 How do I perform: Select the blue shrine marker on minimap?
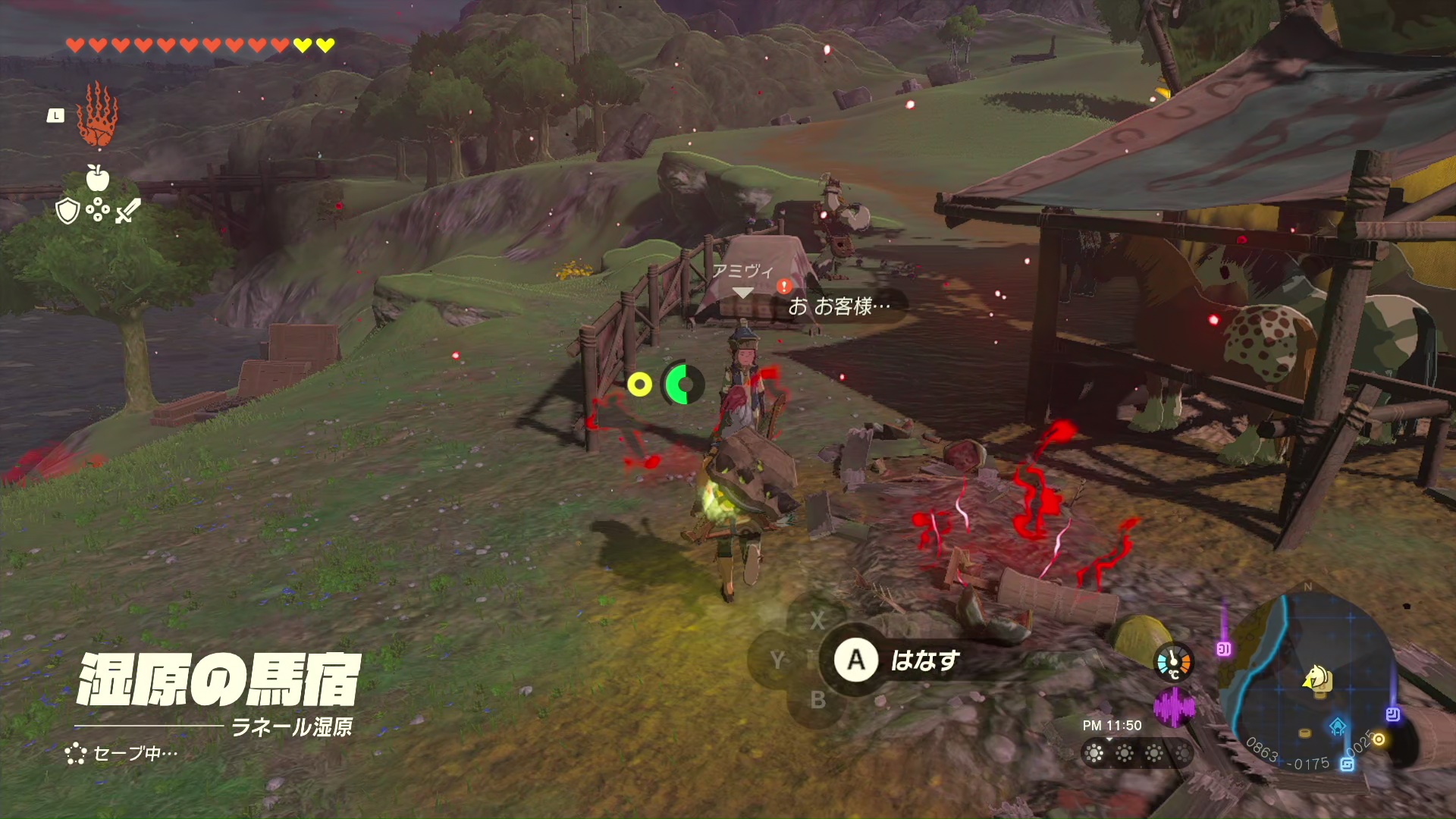[1338, 727]
